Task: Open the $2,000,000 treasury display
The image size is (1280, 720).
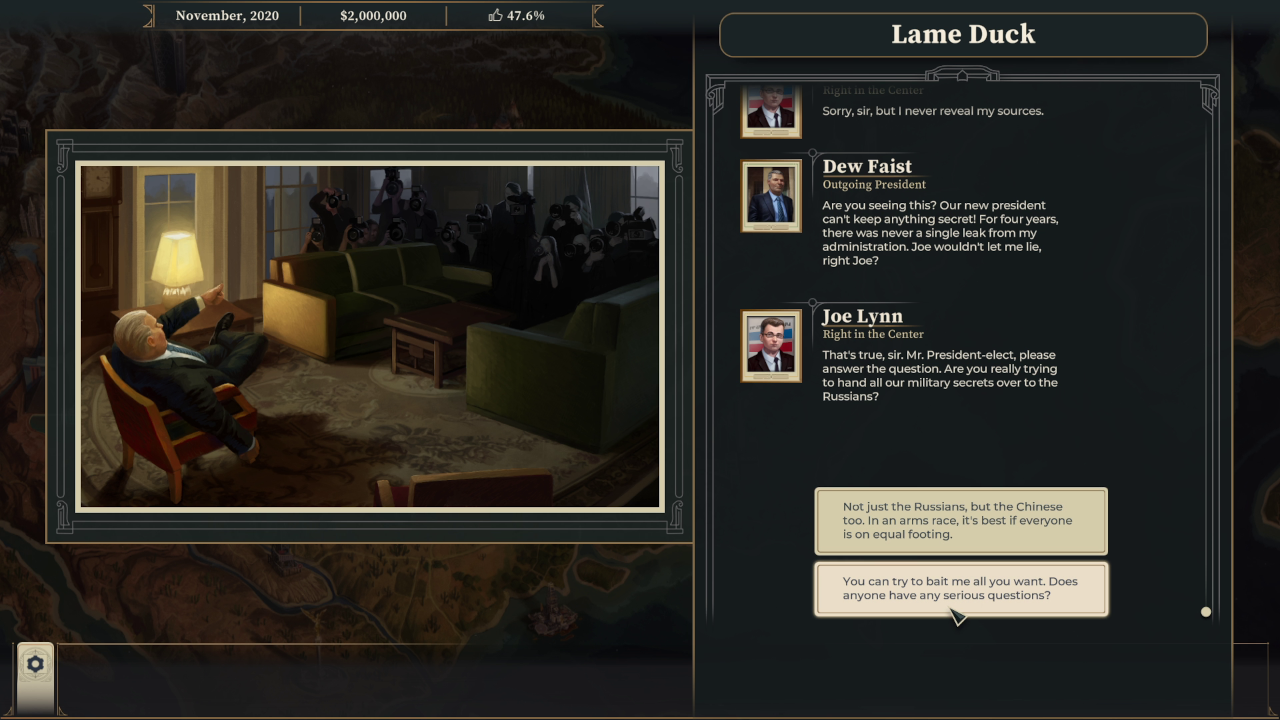Action: (372, 15)
